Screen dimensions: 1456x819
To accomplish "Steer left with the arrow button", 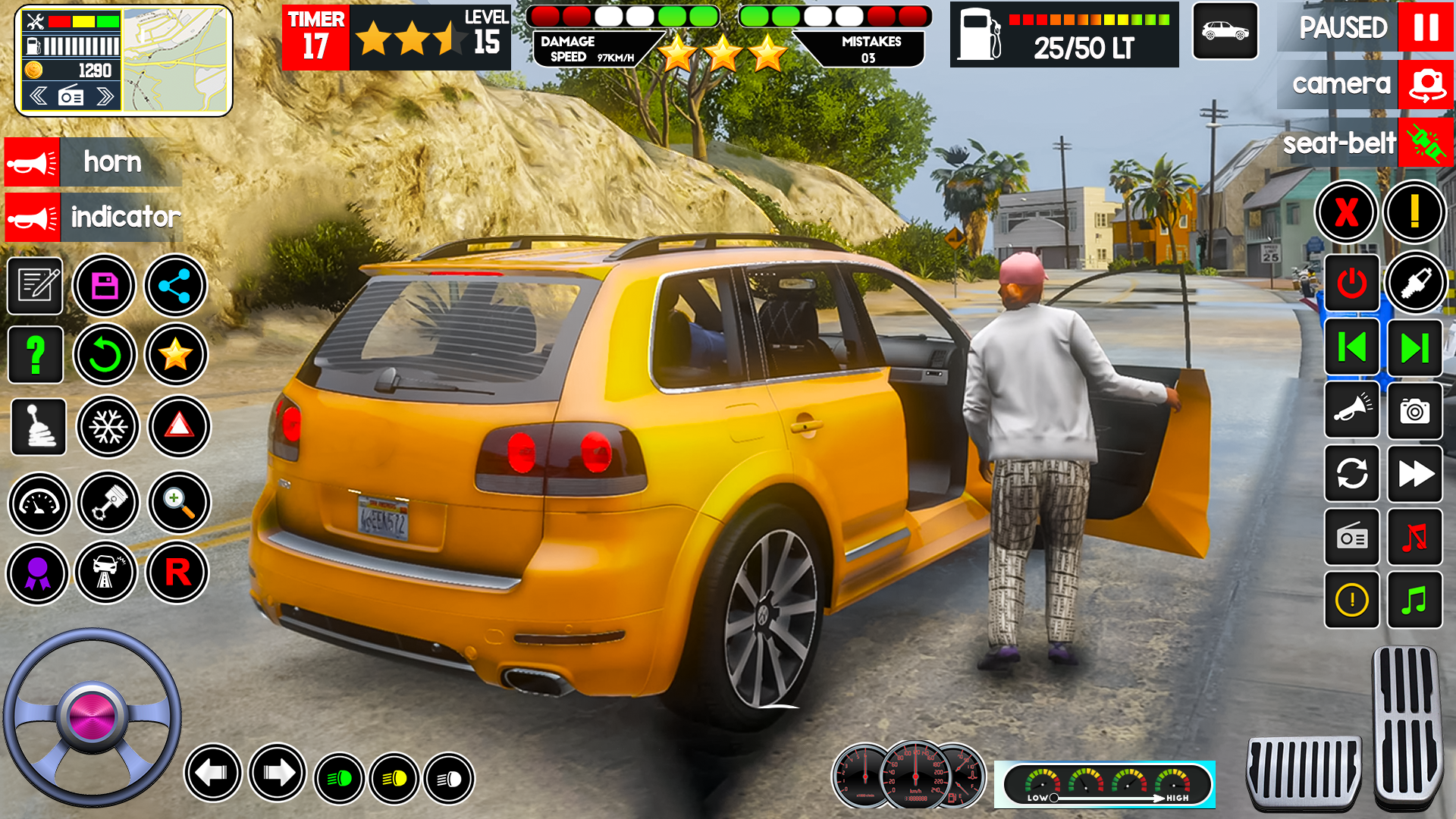I will 212,773.
